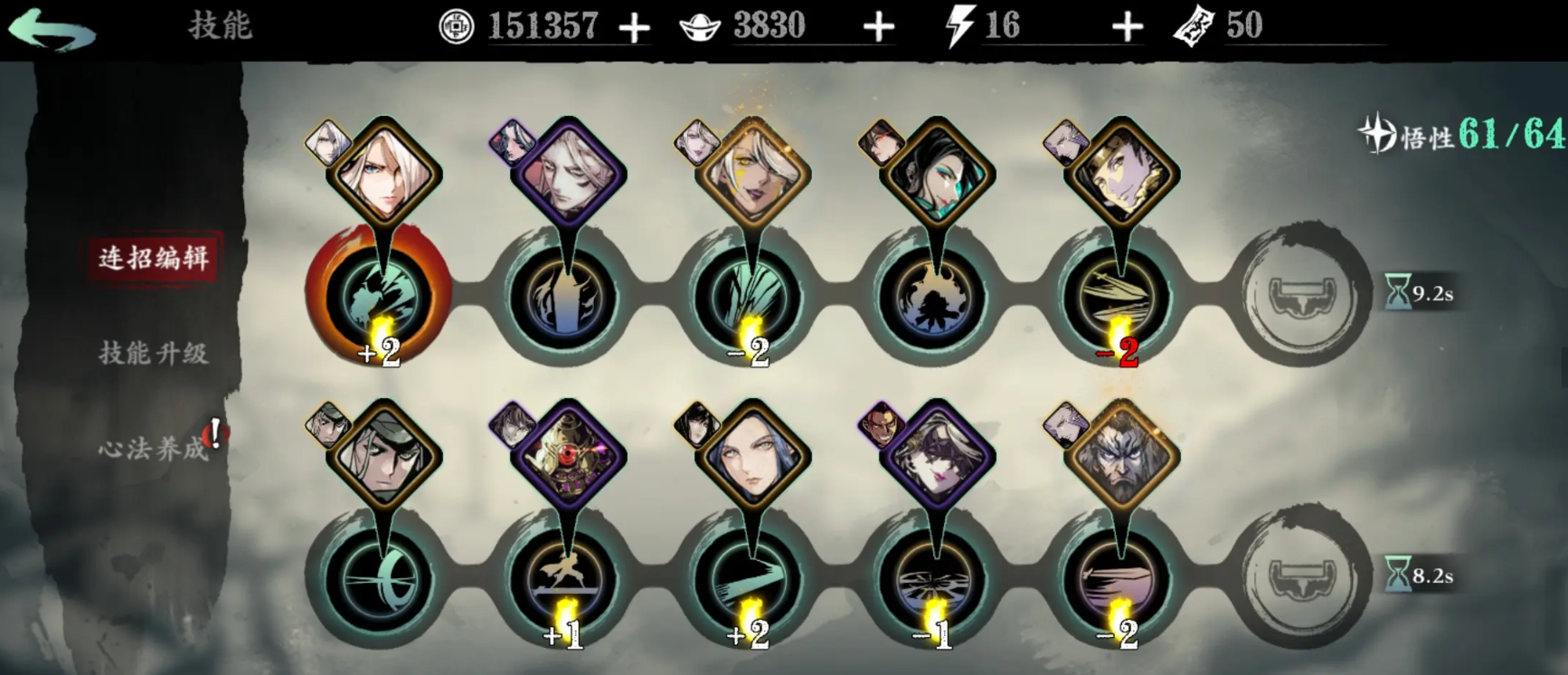Add more copper coins with plus button
The height and width of the screenshot is (675, 1568).
pyautogui.click(x=634, y=28)
